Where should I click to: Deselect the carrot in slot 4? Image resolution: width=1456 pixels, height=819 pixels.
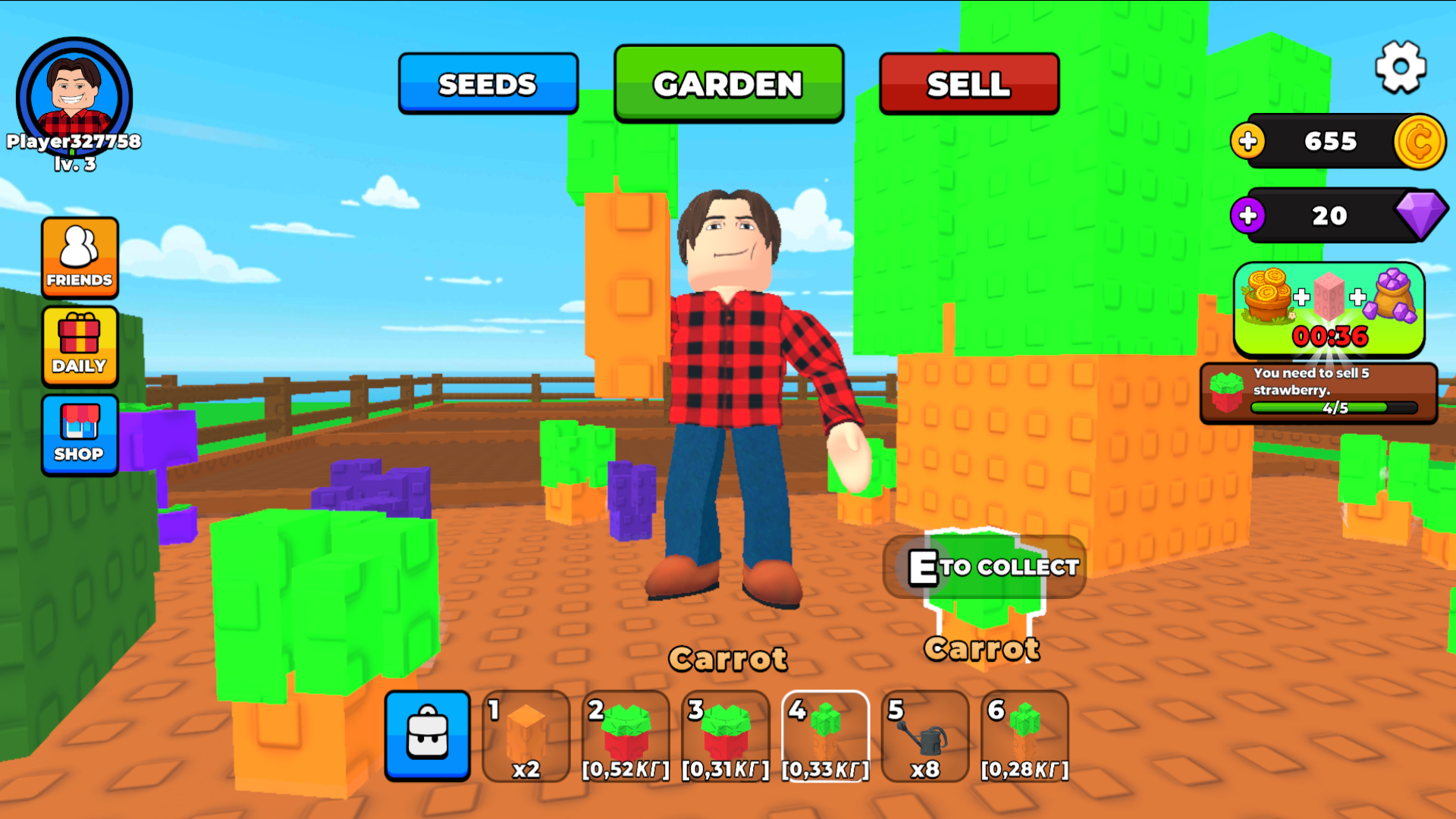(825, 736)
